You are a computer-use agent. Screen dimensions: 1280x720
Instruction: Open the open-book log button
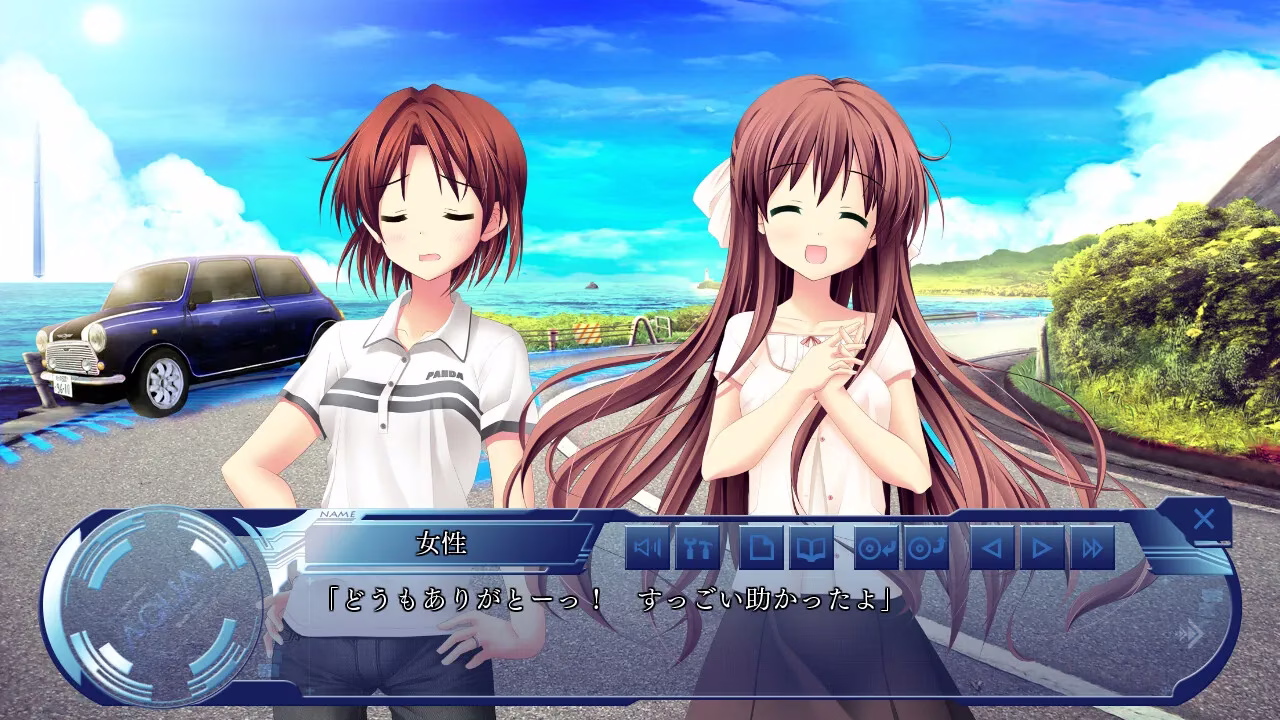tap(811, 548)
